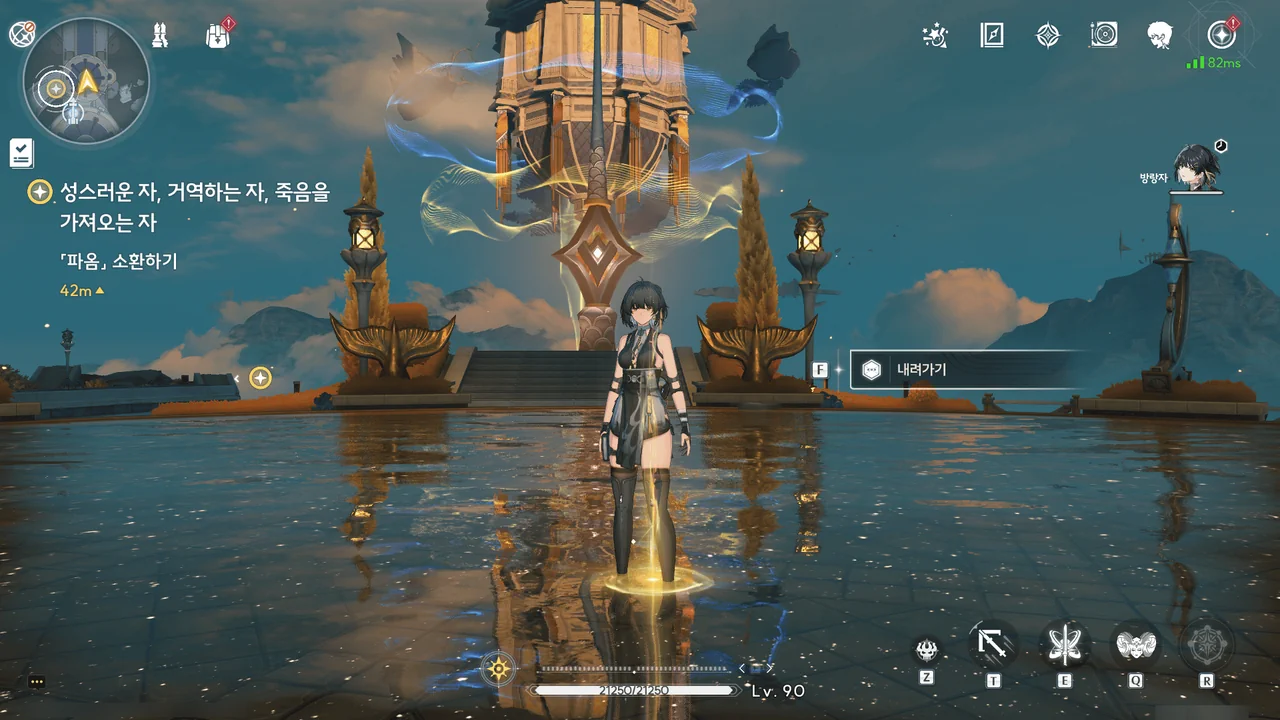Open the circular main menu icon with red badge

click(1220, 35)
